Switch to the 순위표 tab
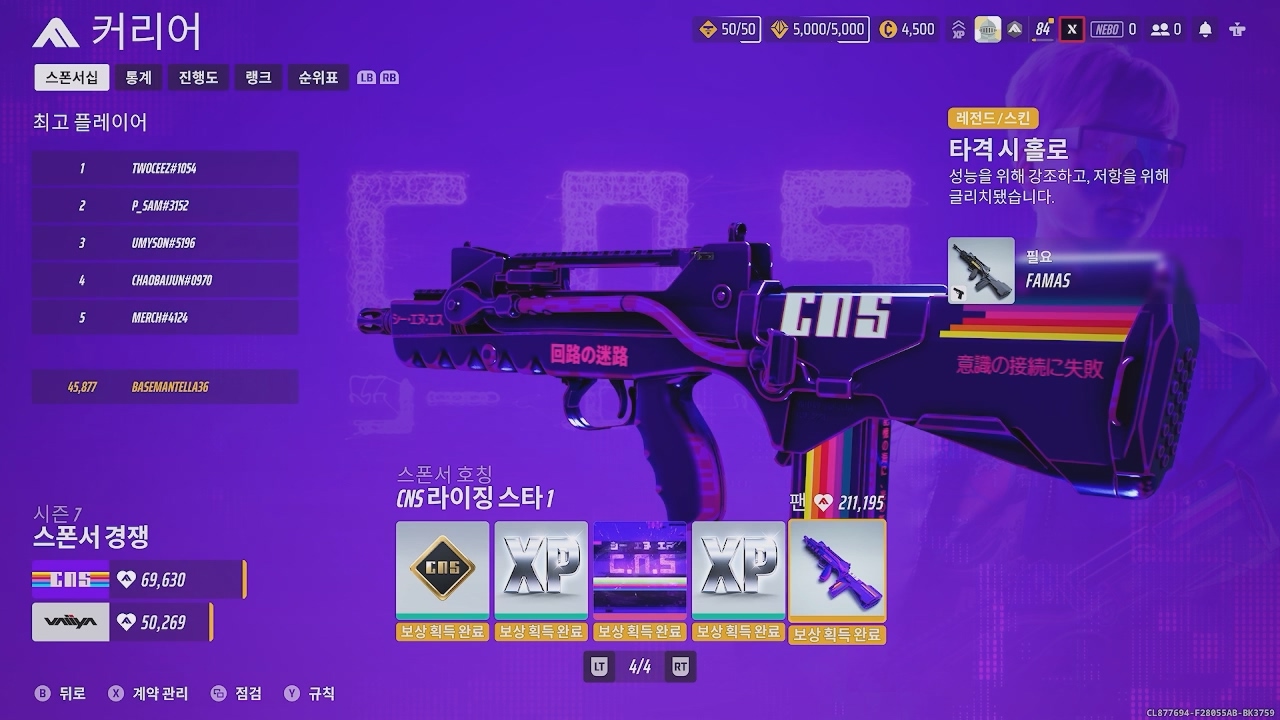1280x720 pixels. [x=318, y=77]
